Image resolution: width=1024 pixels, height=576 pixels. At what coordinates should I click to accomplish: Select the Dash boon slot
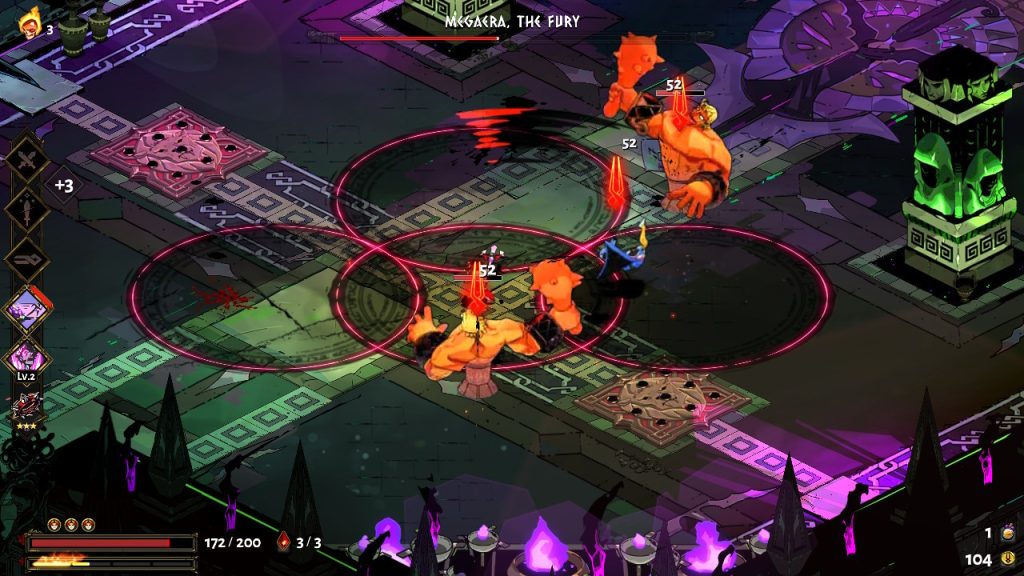(x=27, y=259)
